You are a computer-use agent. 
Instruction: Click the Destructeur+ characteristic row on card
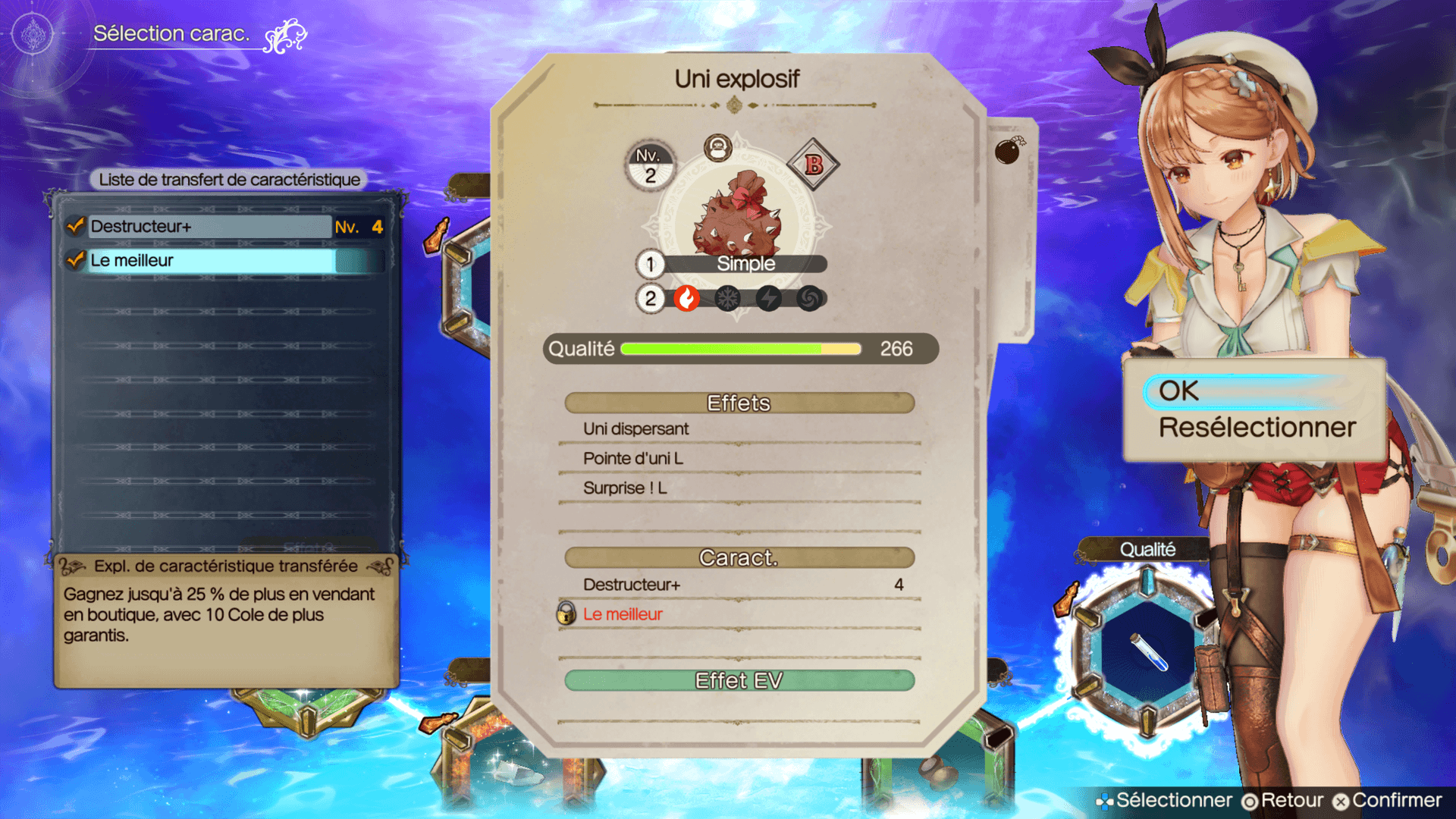coord(739,585)
